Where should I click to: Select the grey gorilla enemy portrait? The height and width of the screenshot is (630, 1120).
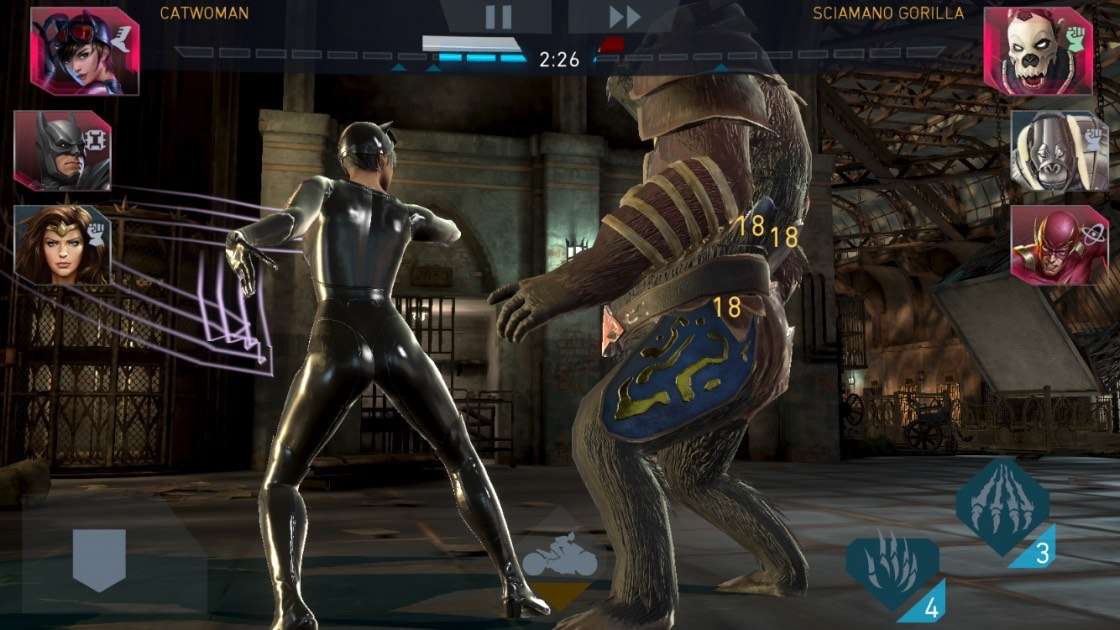(1059, 151)
